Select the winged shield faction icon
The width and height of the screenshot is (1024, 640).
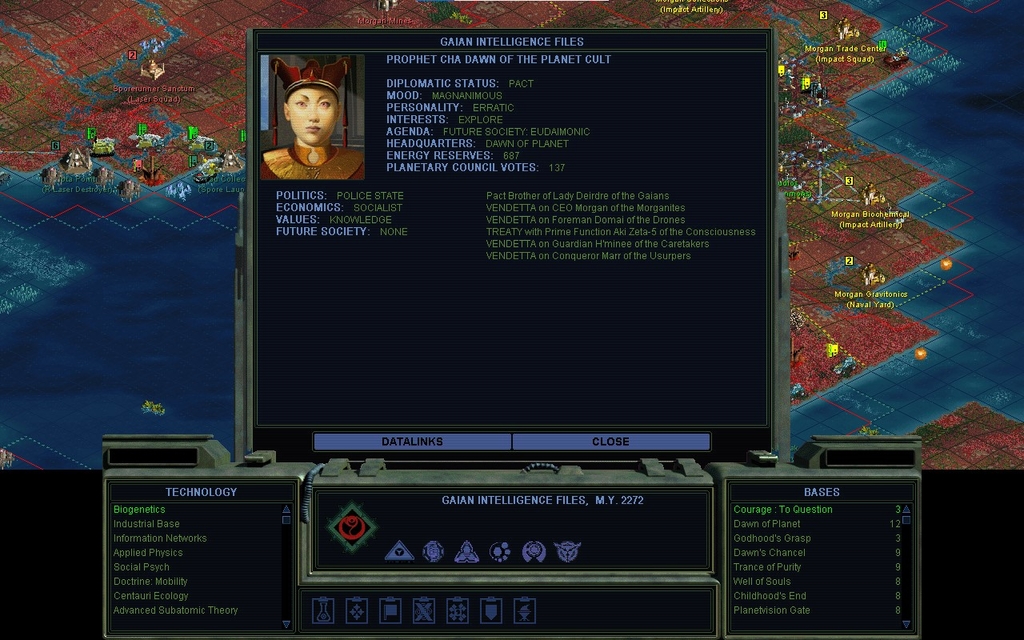click(x=567, y=551)
